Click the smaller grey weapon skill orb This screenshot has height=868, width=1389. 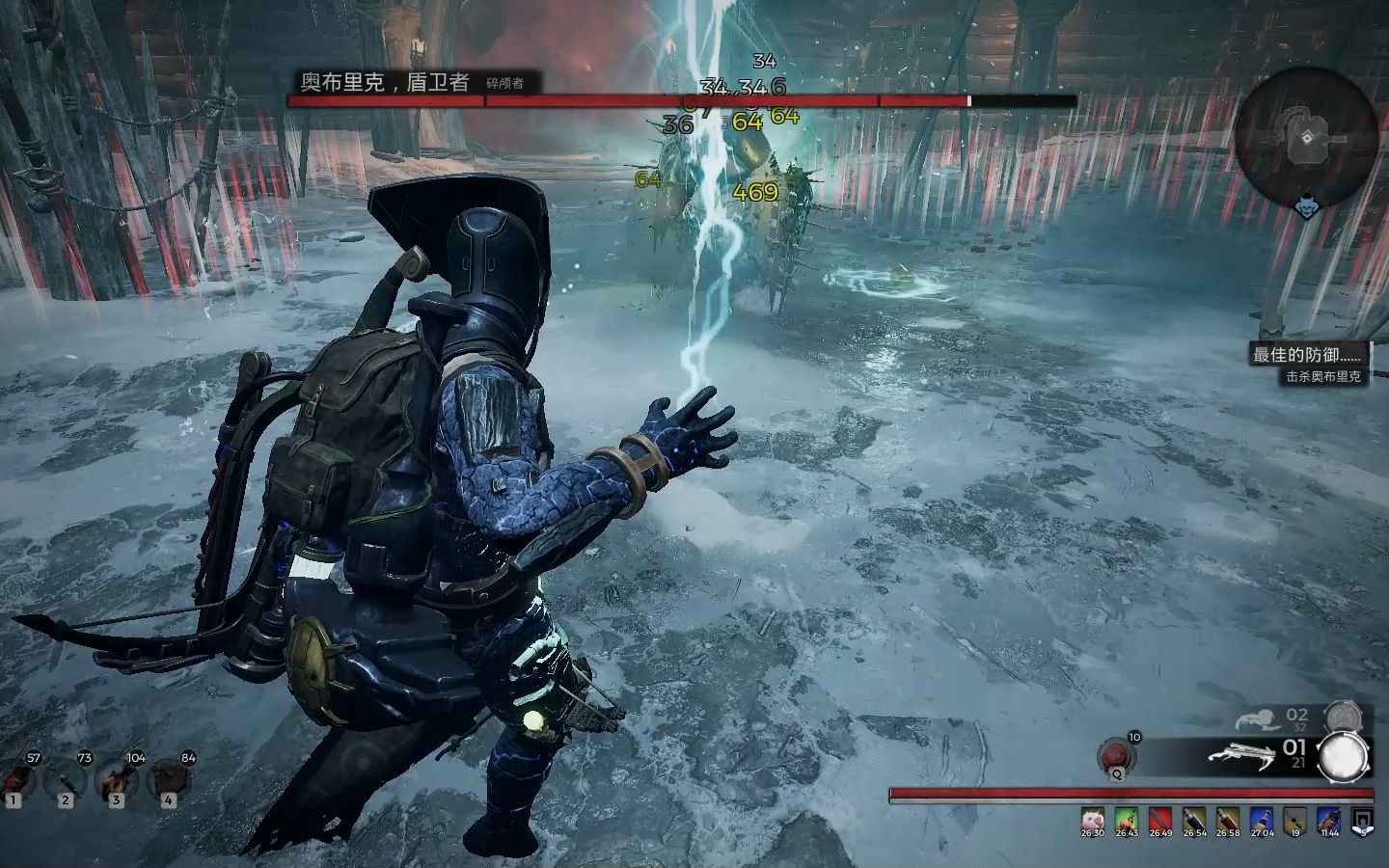[1342, 717]
